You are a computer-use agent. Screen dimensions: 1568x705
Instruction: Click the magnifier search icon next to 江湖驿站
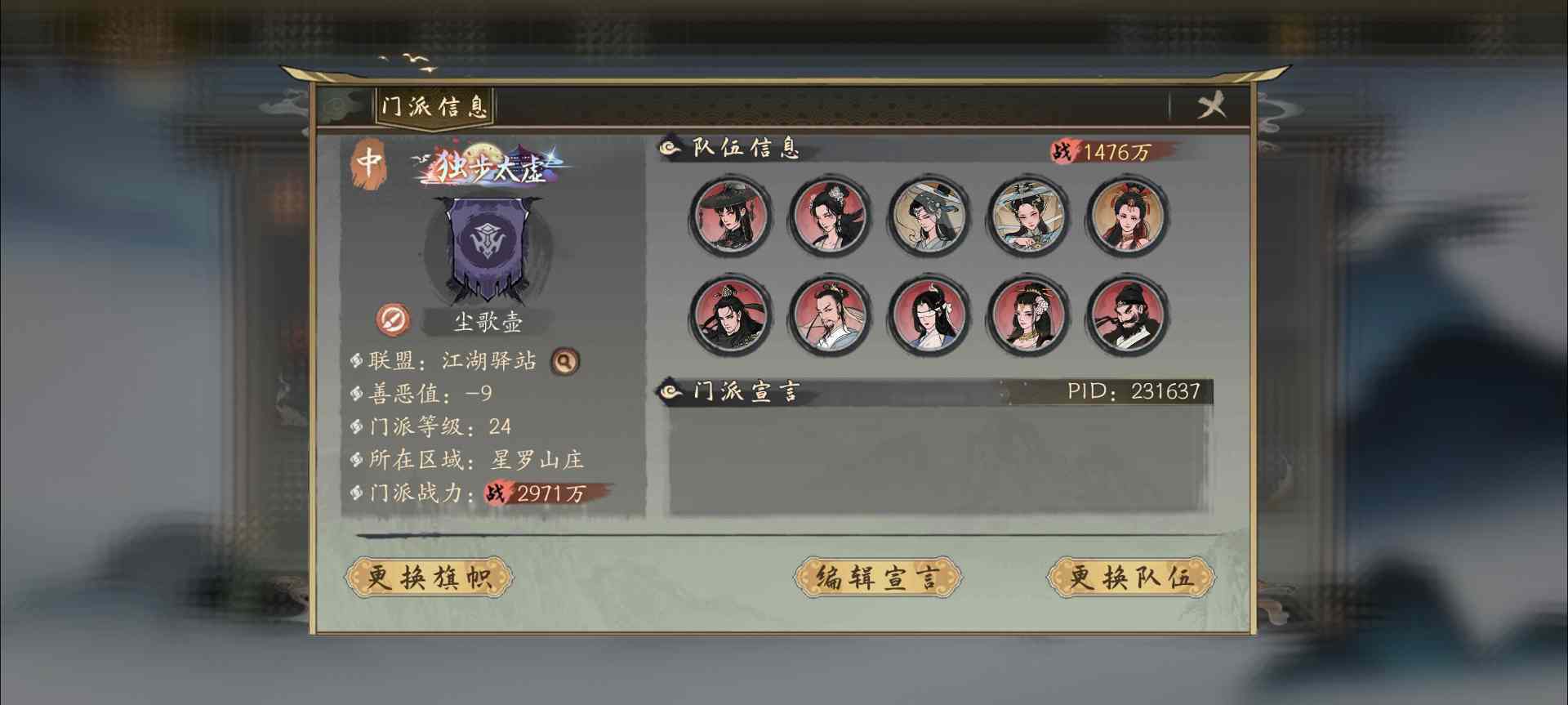point(565,363)
